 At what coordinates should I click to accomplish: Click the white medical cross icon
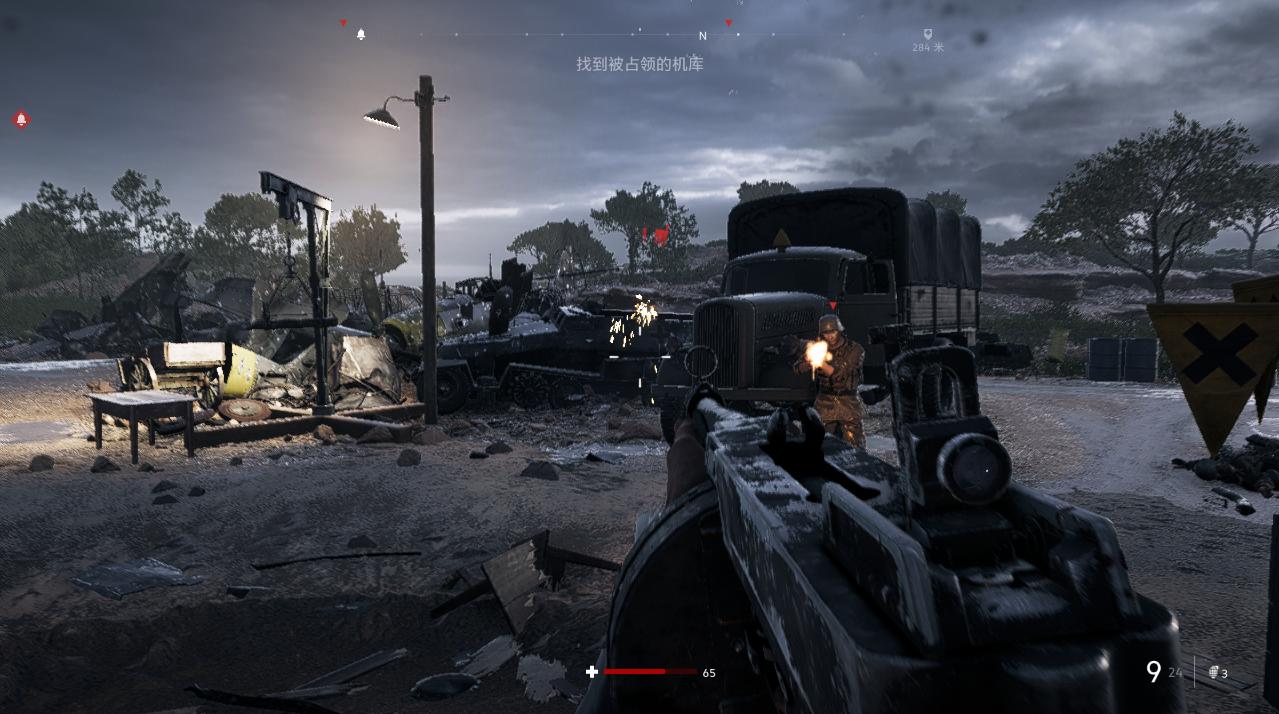pos(592,672)
